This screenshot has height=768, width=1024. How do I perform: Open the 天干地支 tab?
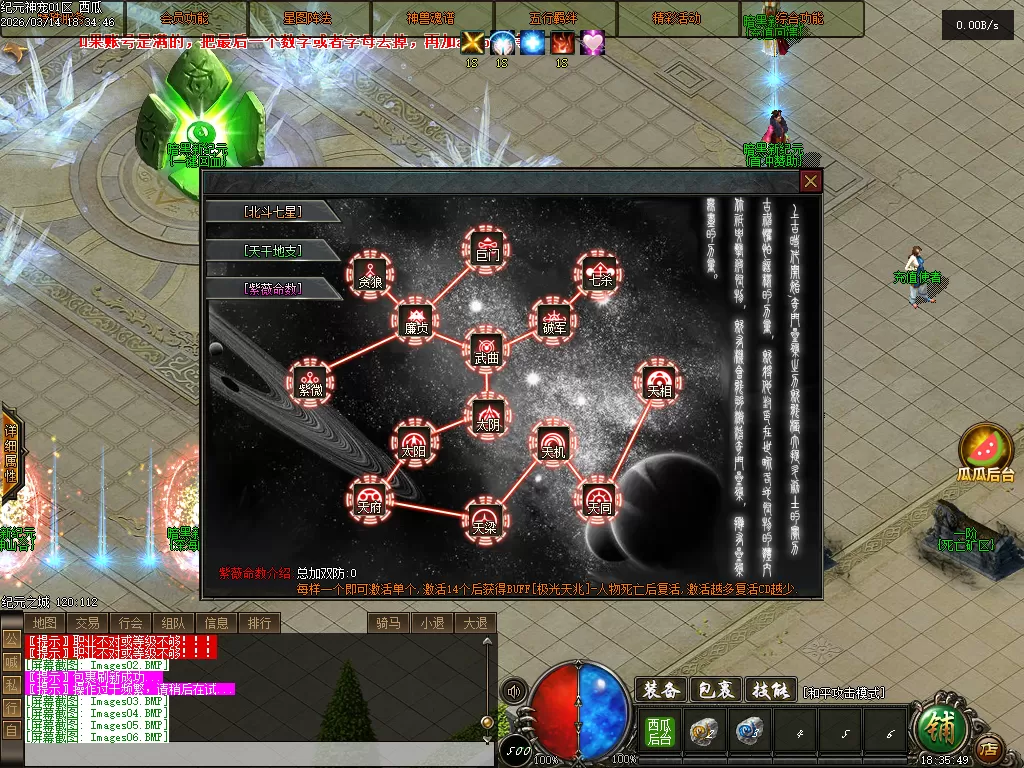tap(272, 250)
